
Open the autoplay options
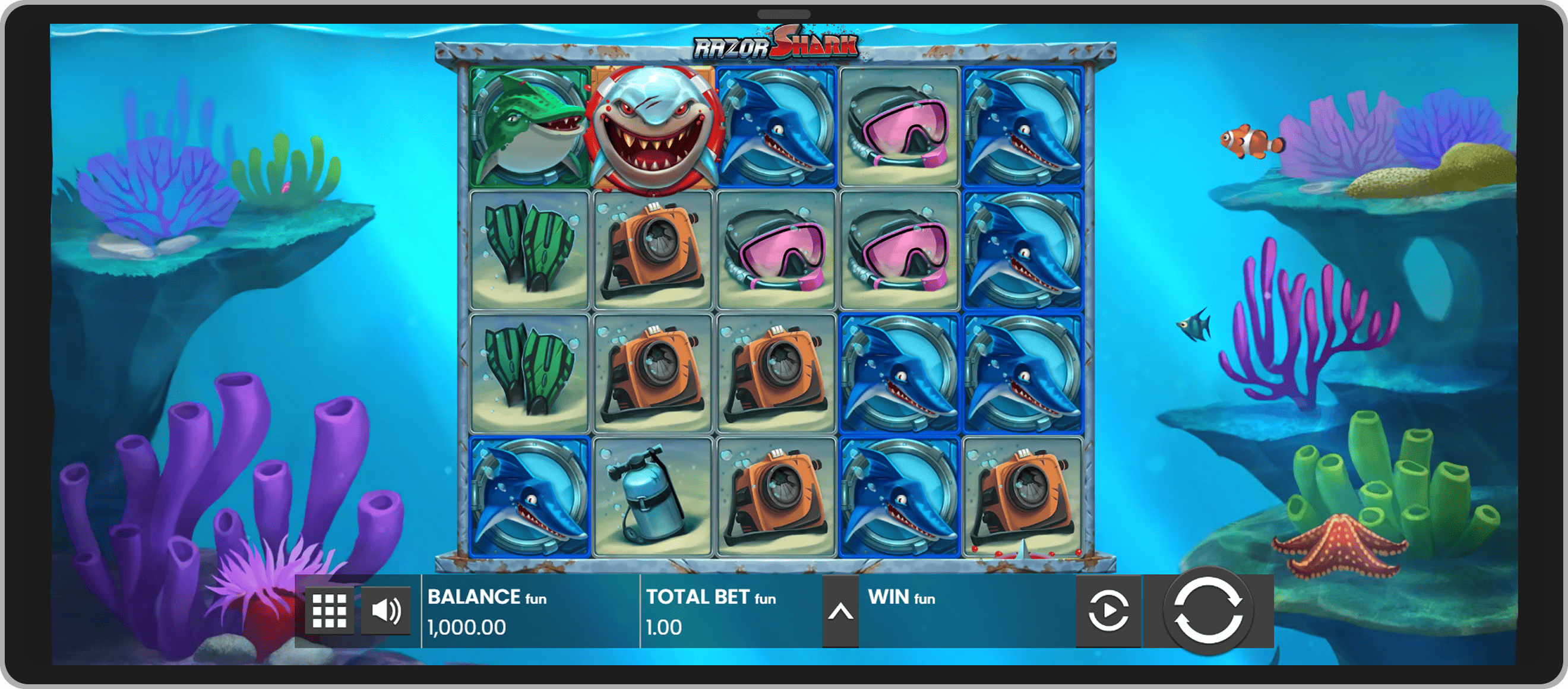point(1108,611)
